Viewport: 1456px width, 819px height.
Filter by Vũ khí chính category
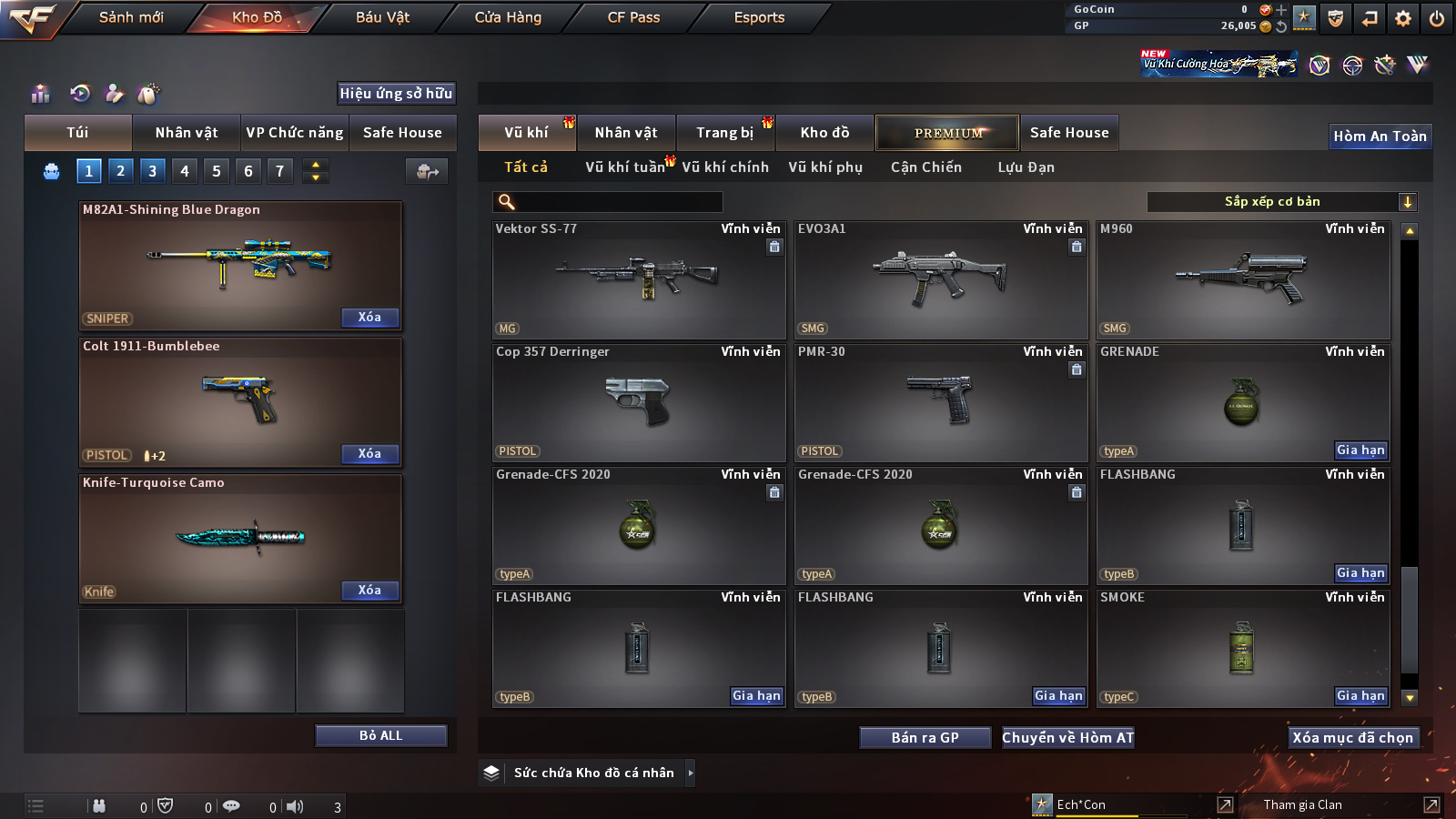[724, 167]
